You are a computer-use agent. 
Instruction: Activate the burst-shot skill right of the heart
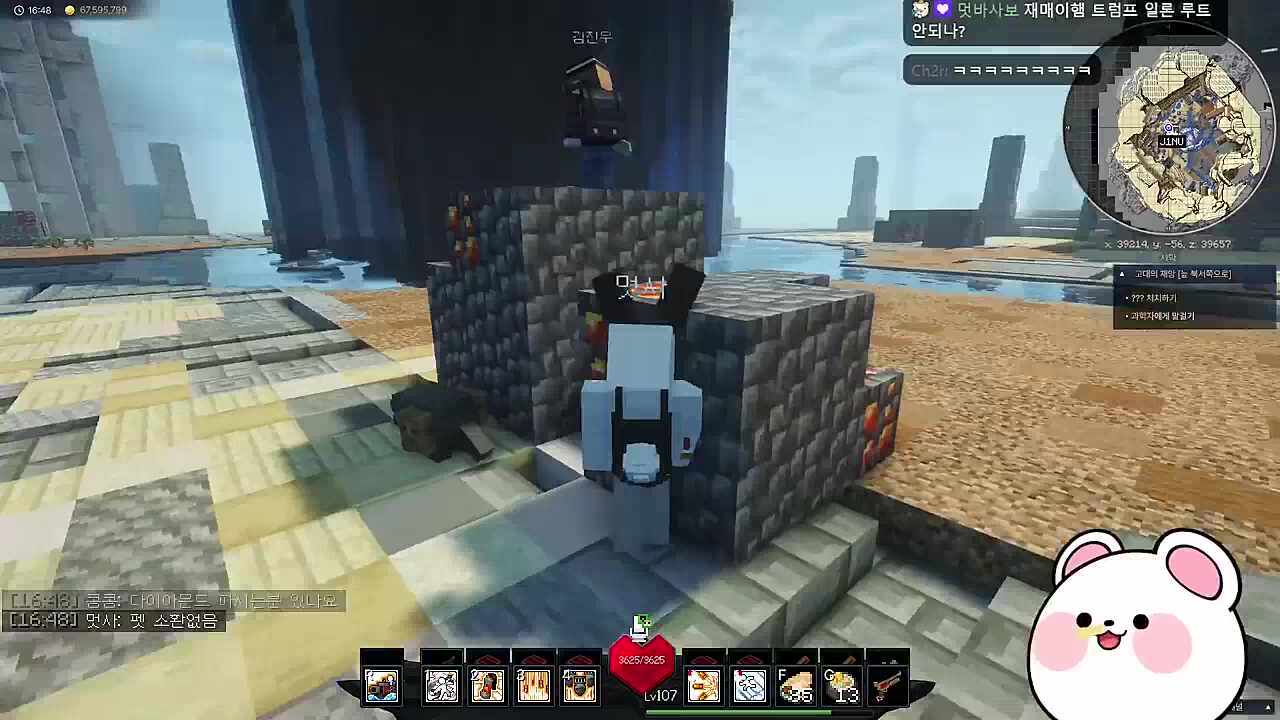(x=703, y=685)
